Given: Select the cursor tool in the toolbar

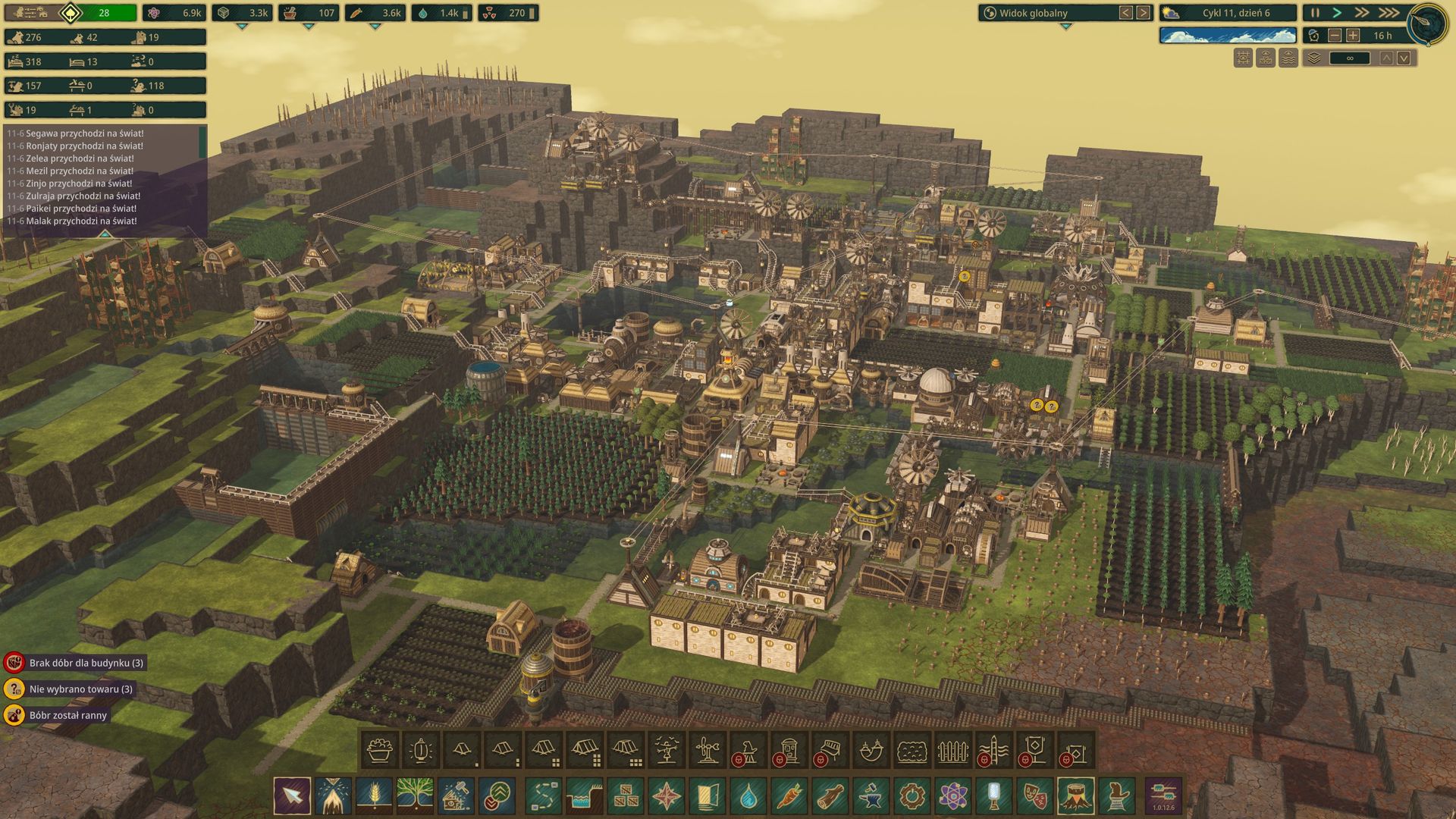Looking at the screenshot, I should tap(292, 796).
